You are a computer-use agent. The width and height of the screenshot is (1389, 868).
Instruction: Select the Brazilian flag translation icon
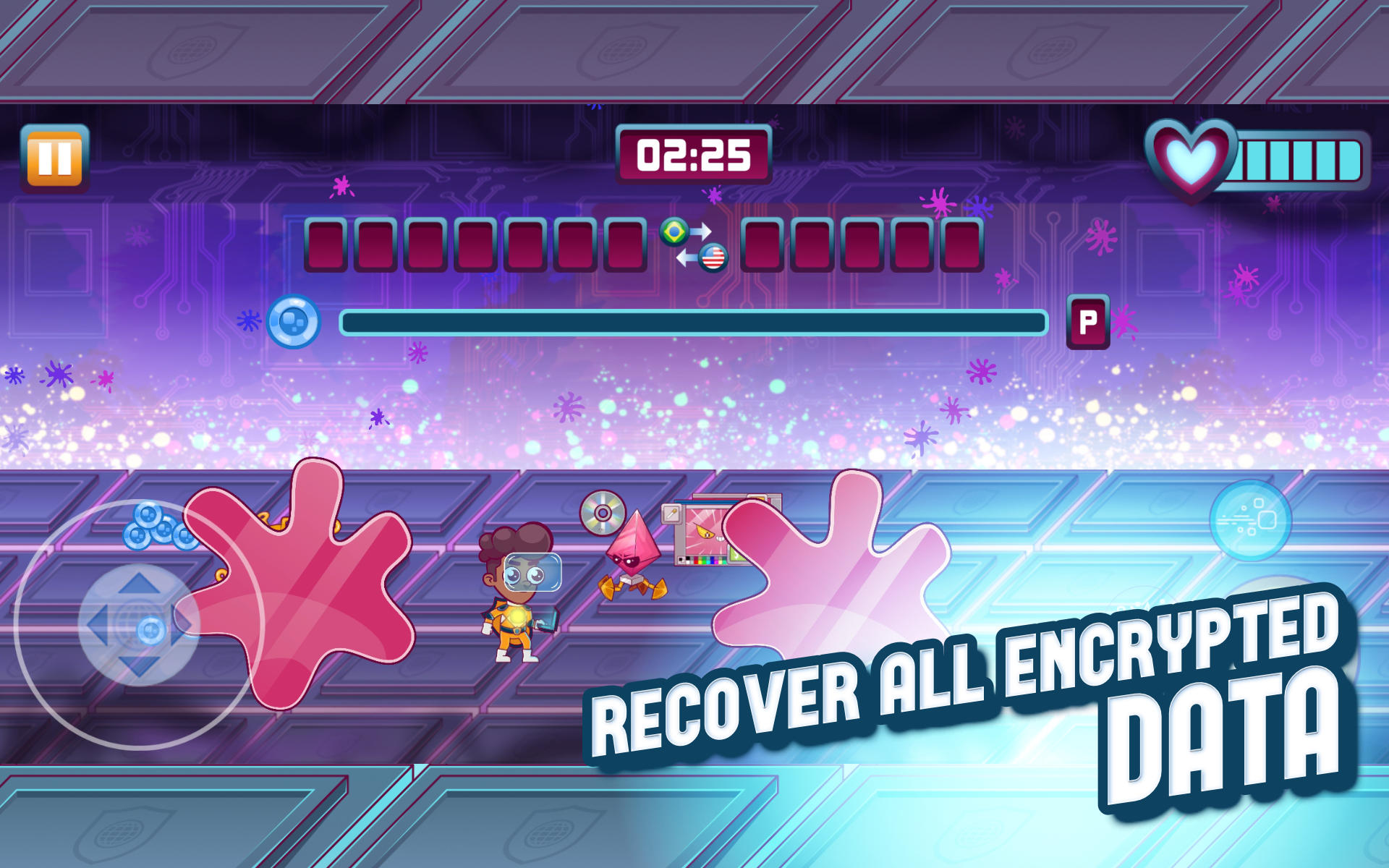point(674,230)
